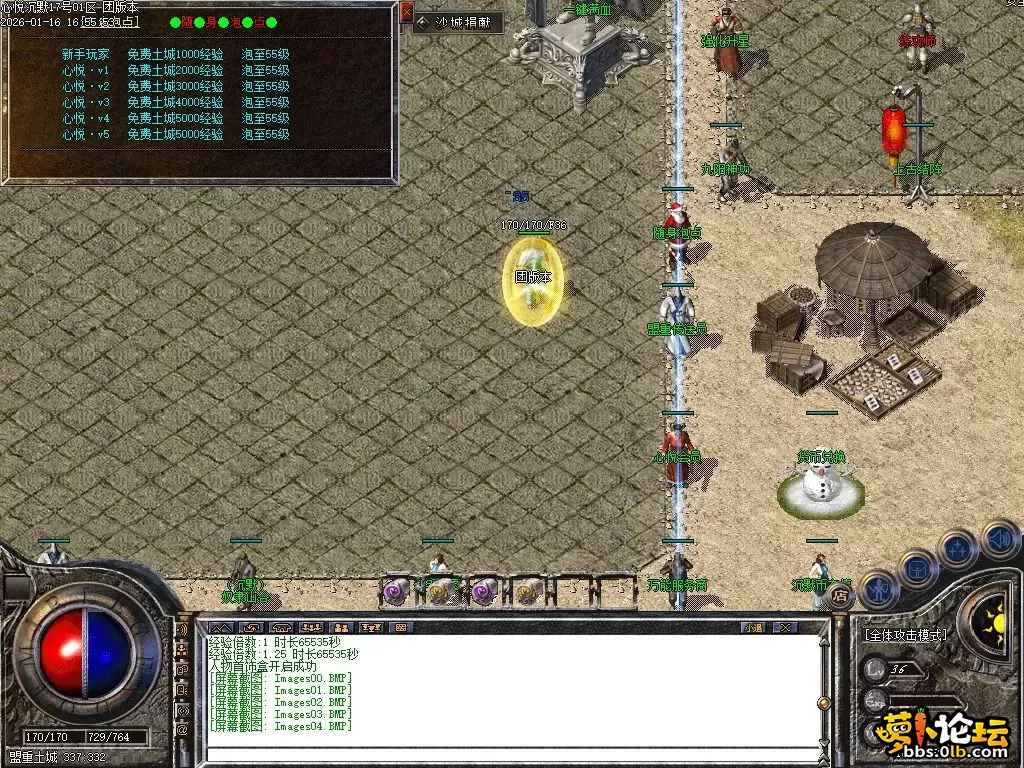
Task: Close the 随身泡点 info panel
Action: 406,13
